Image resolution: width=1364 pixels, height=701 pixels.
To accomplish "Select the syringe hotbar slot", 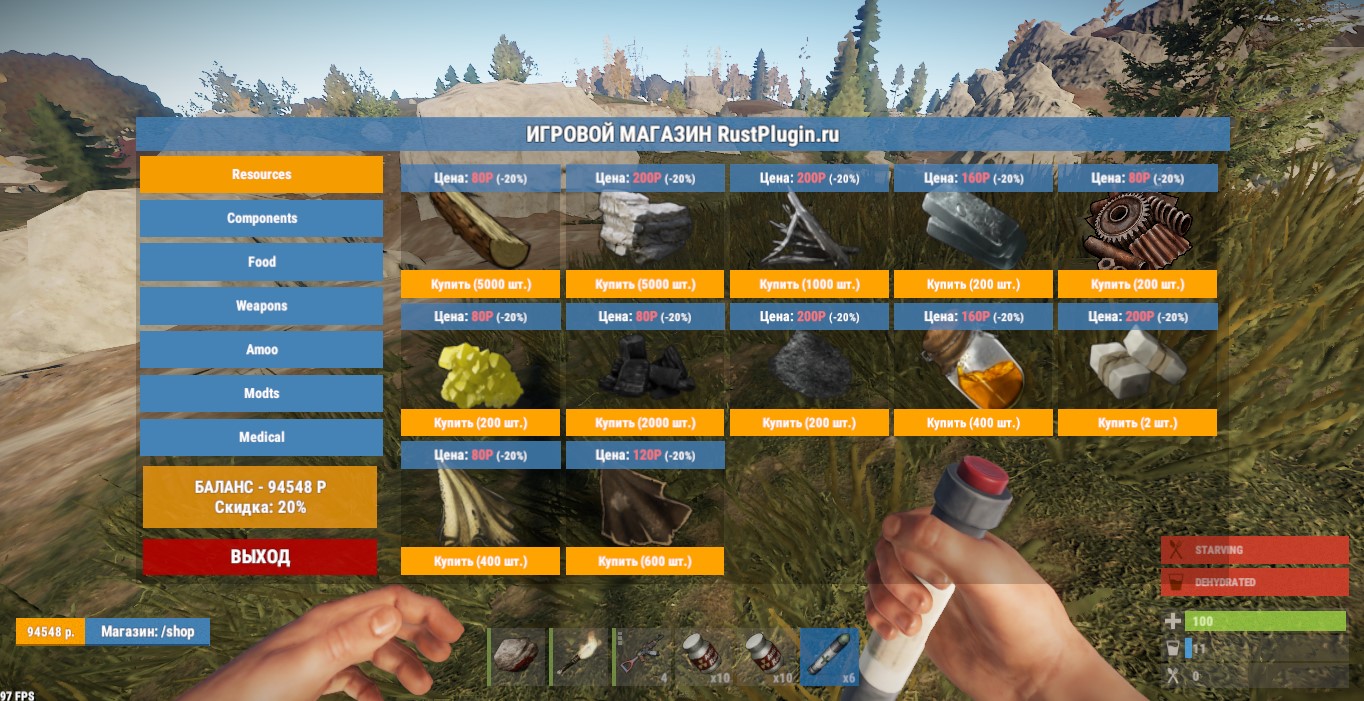I will point(829,656).
